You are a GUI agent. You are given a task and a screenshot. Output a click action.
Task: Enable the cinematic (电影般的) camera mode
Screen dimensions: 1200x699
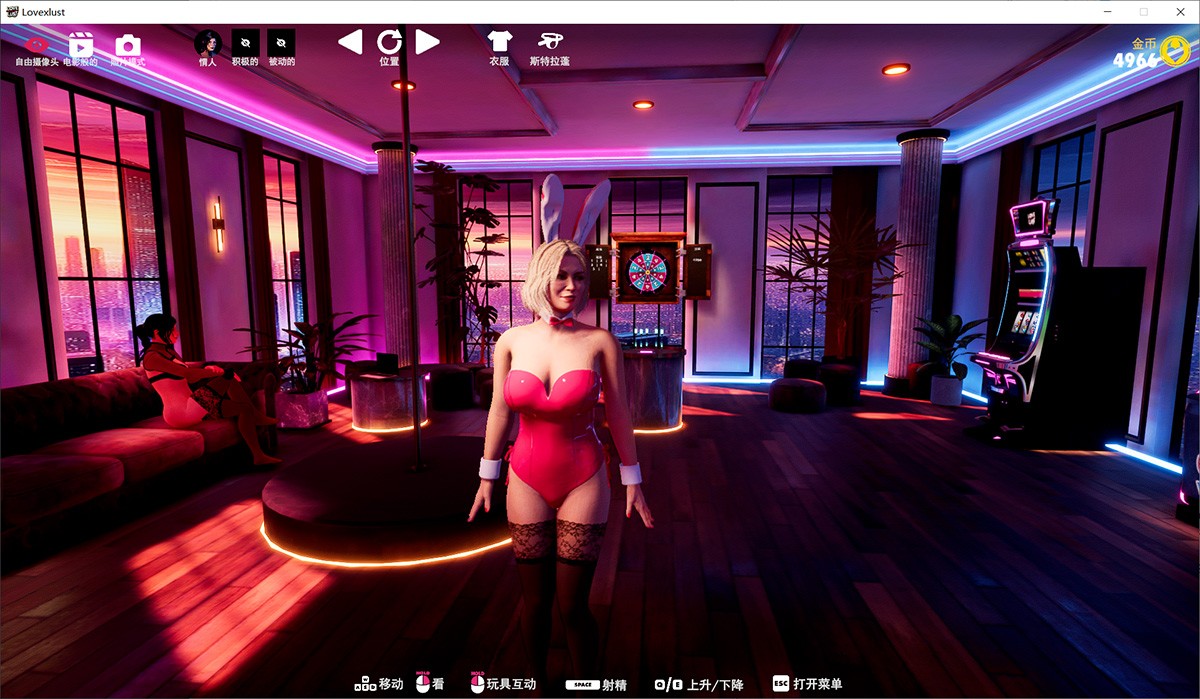pos(80,45)
